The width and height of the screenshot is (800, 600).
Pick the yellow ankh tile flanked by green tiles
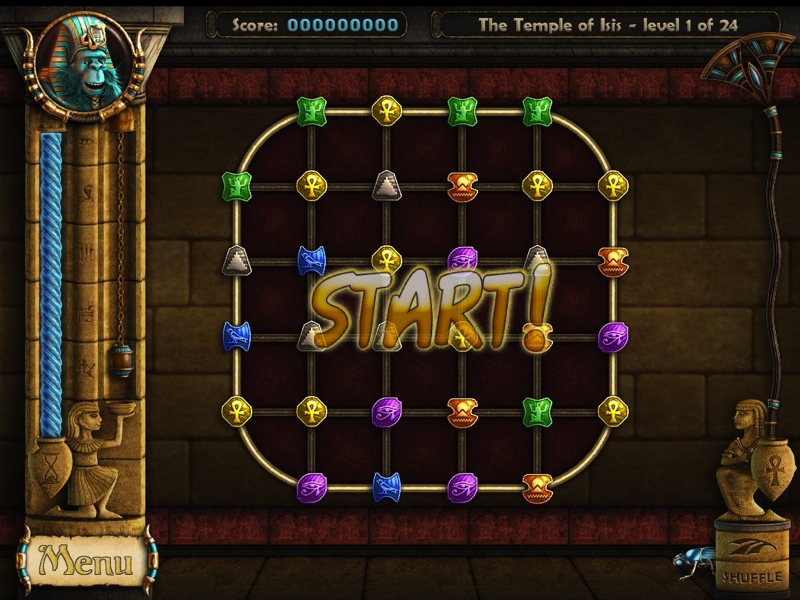click(386, 110)
